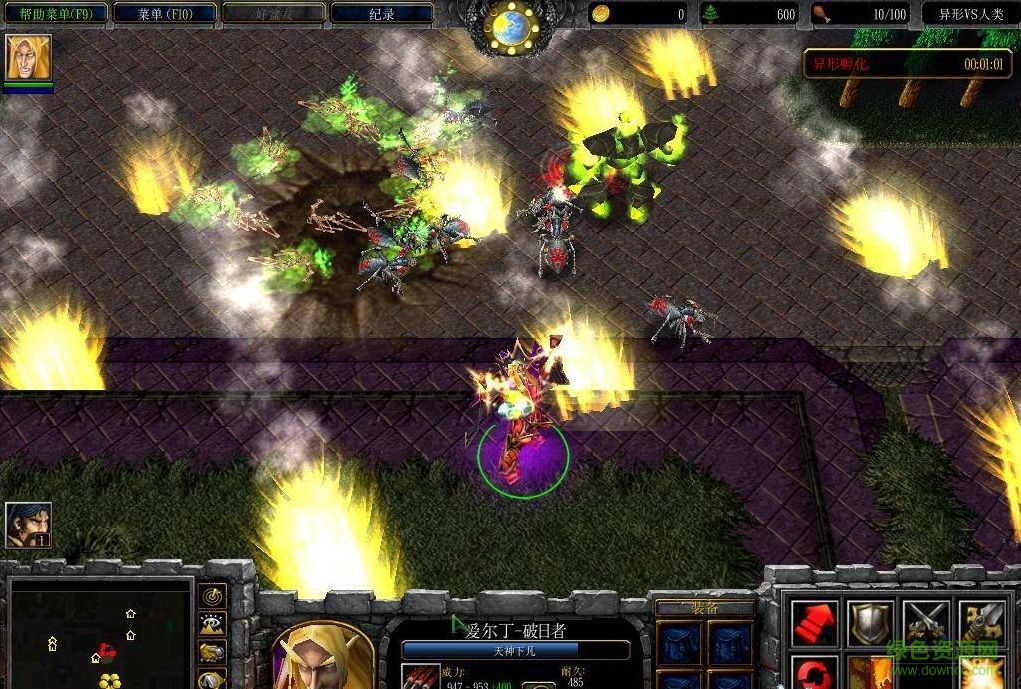Activate the single sword Attack command
The image size is (1021, 689).
pyautogui.click(x=981, y=623)
